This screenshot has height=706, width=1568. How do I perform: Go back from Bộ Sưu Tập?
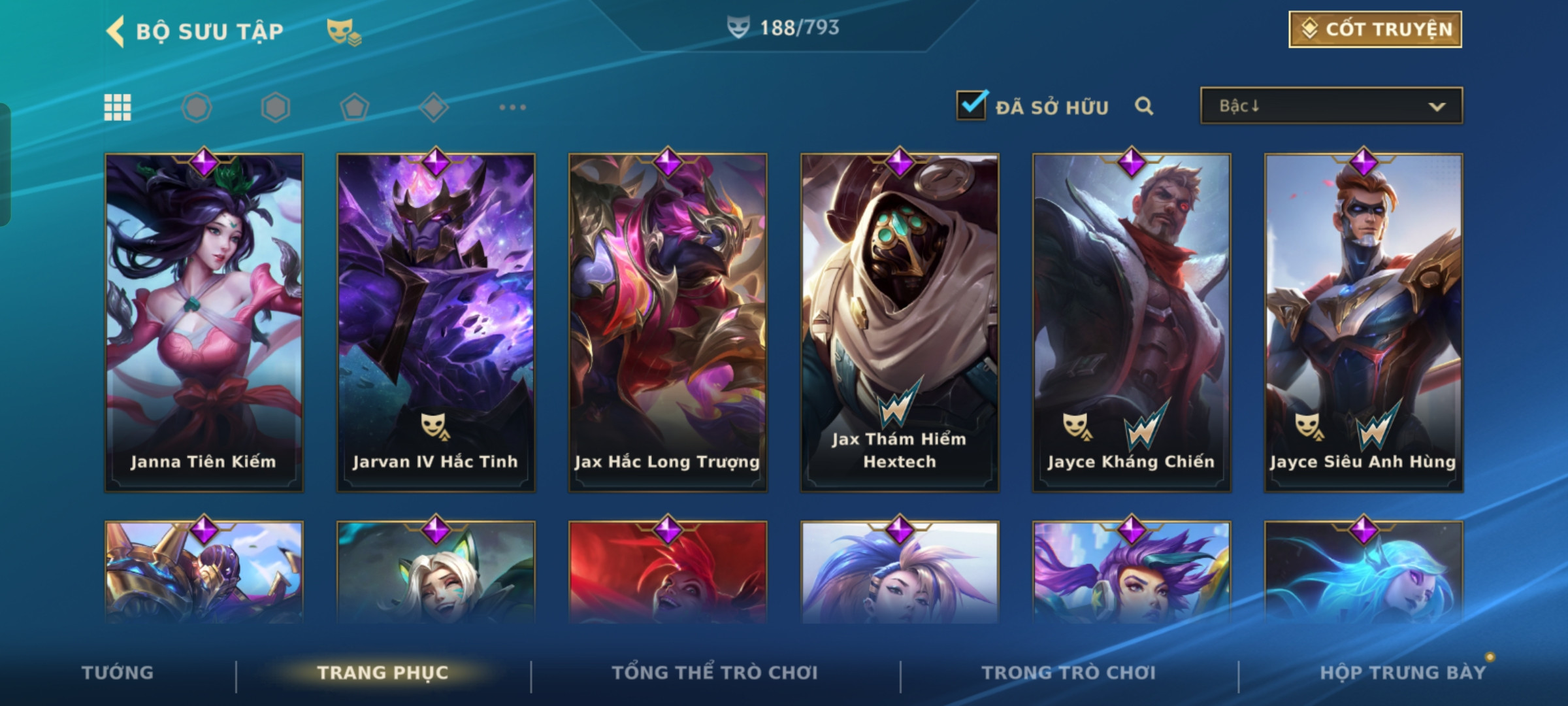tap(116, 31)
